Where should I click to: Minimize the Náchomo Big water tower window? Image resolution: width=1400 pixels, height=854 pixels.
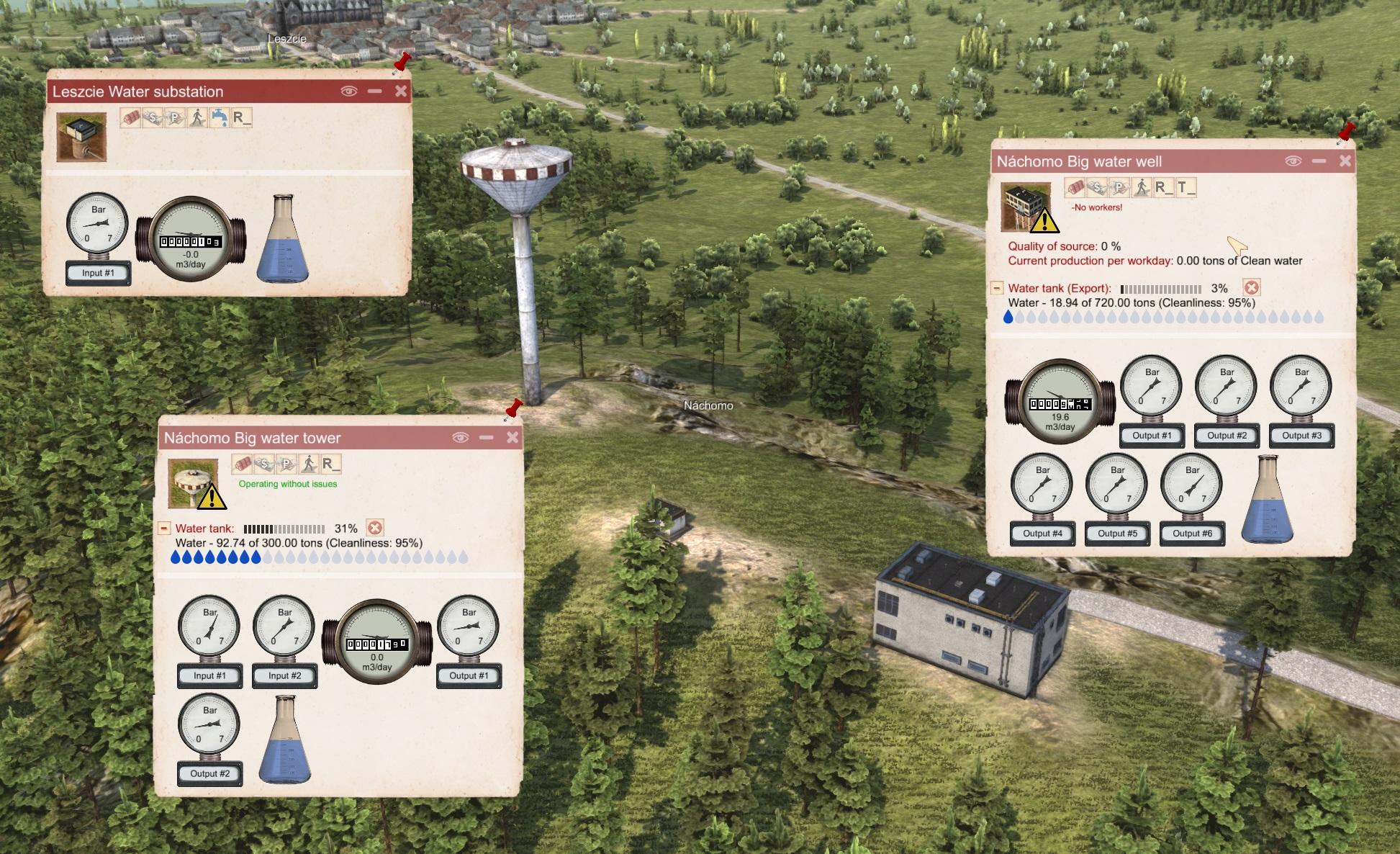487,437
